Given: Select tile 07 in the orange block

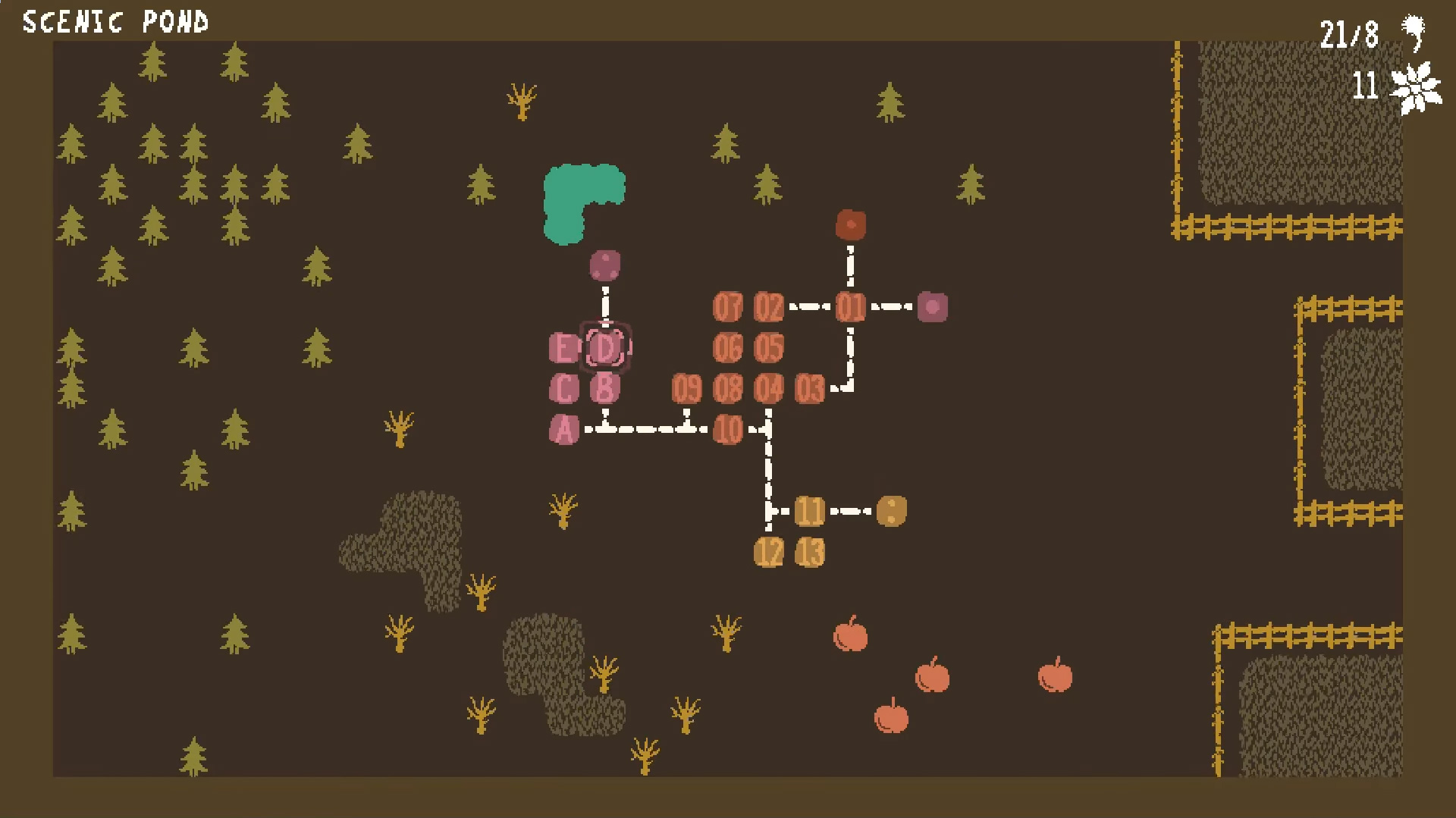Looking at the screenshot, I should [x=730, y=306].
